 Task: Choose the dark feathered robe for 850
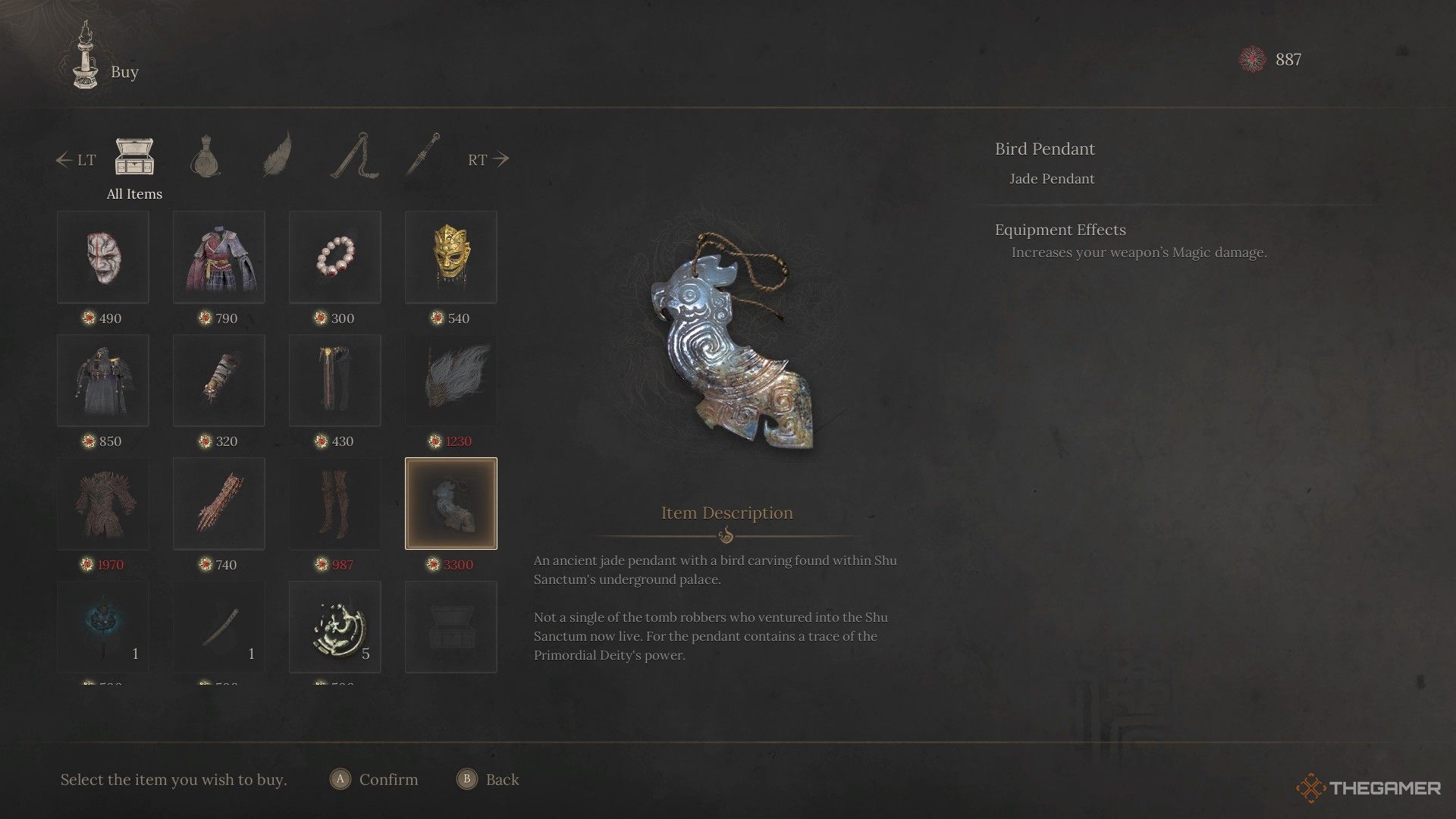pos(103,381)
